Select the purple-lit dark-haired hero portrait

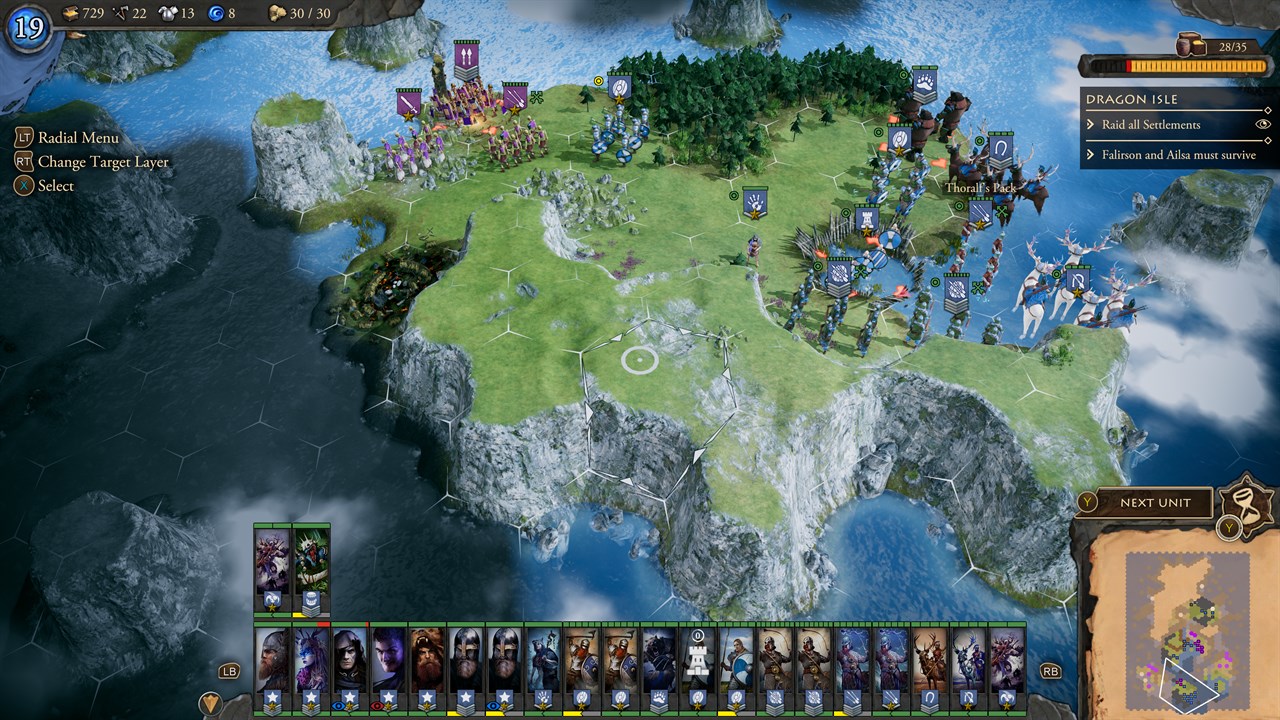click(x=388, y=660)
